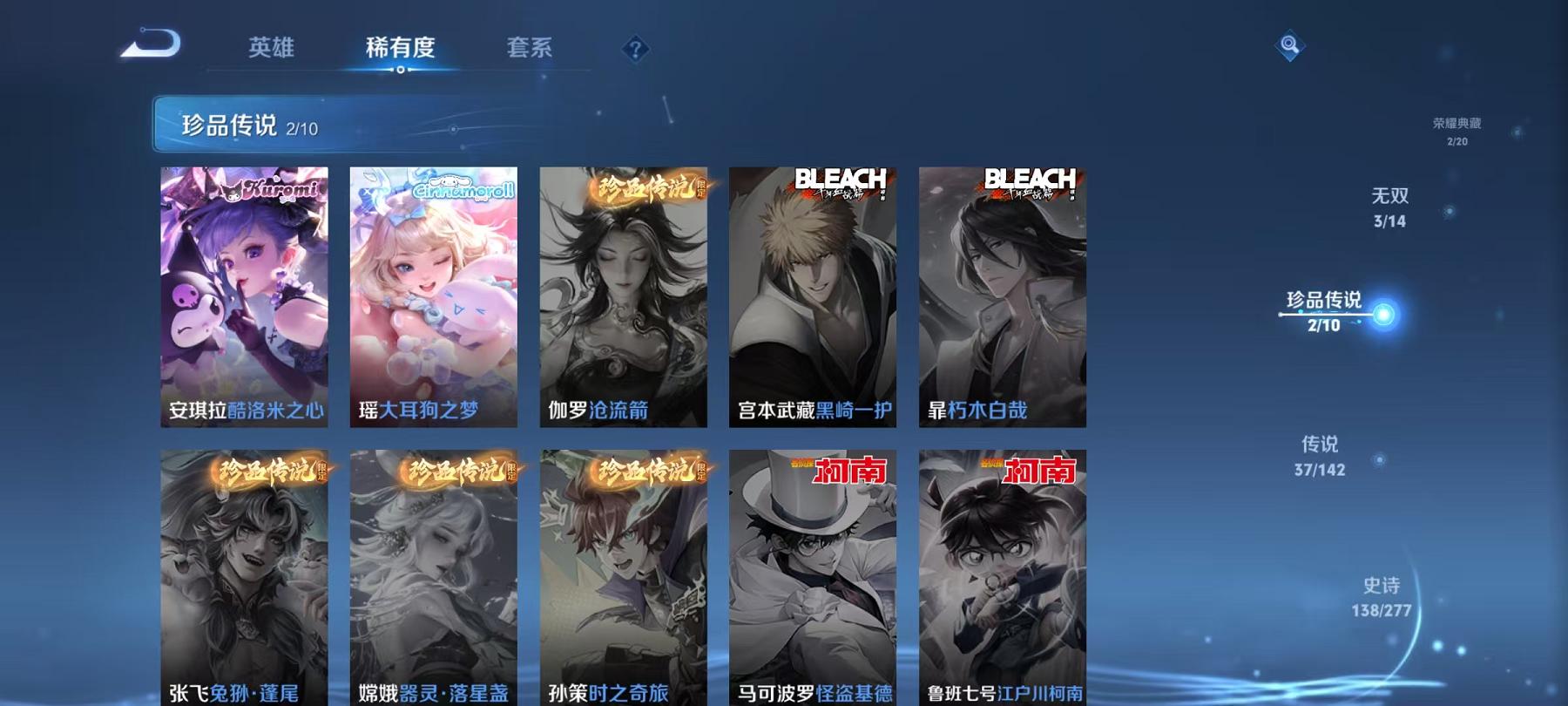Select the 瑶大耳狗之梦 skin thumbnail
Viewport: 1568px width, 706px height.
pyautogui.click(x=433, y=296)
